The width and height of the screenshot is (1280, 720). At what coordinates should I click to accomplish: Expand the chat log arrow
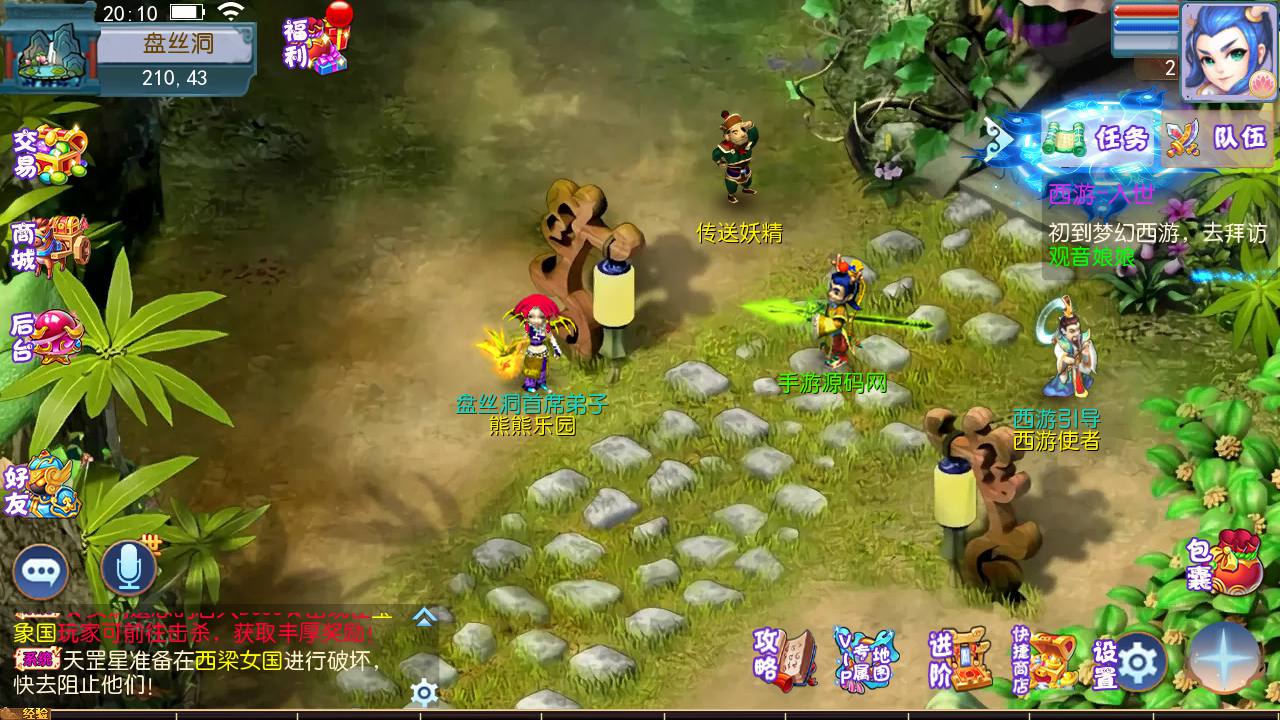click(x=425, y=618)
